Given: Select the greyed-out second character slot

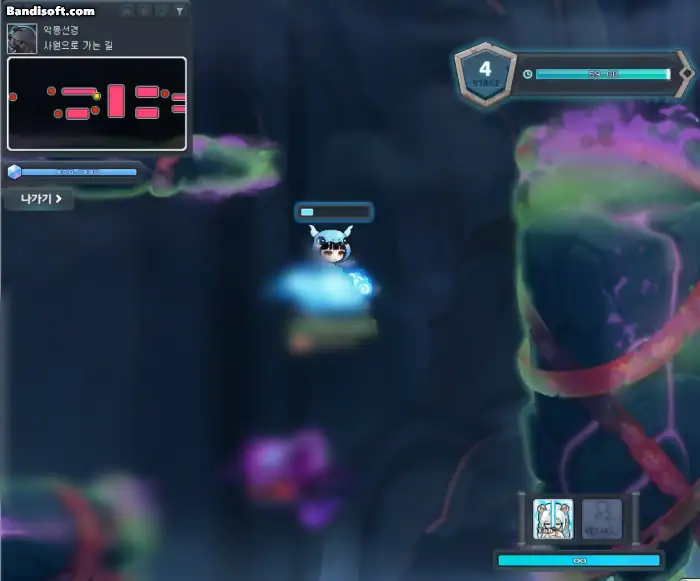Looking at the screenshot, I should pyautogui.click(x=601, y=518).
